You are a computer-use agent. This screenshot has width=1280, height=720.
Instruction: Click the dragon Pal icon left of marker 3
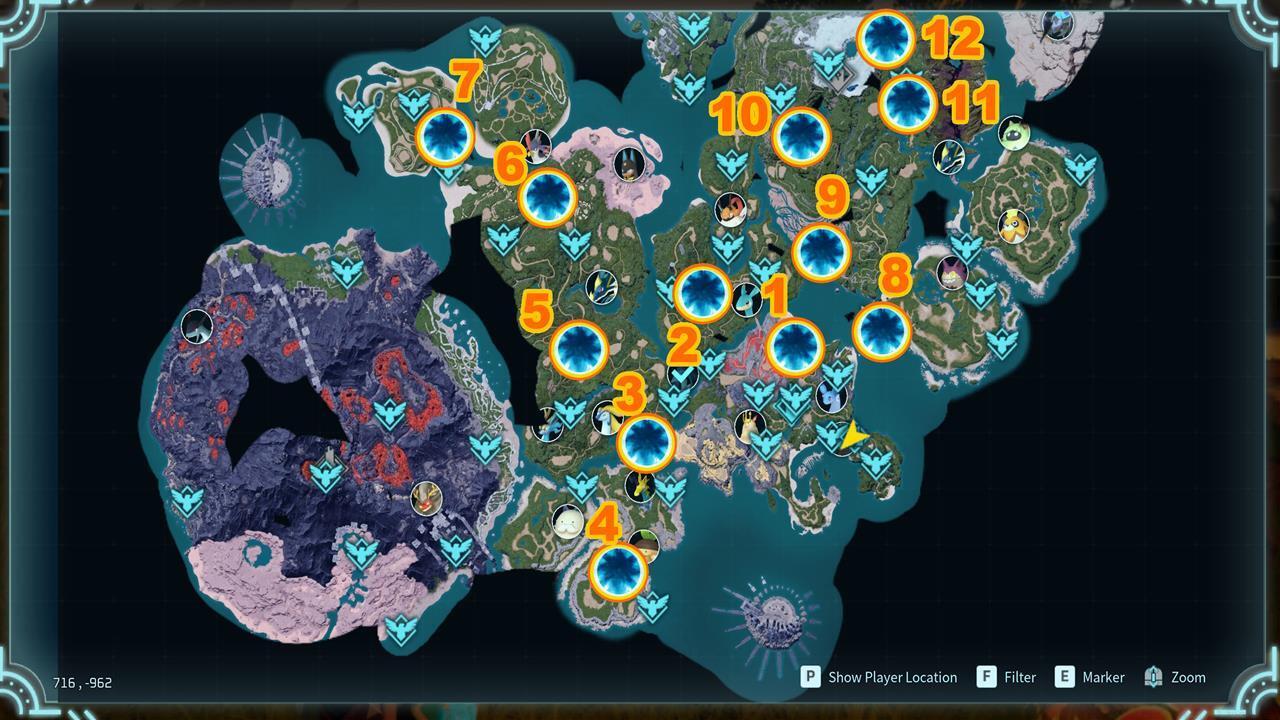coord(608,418)
